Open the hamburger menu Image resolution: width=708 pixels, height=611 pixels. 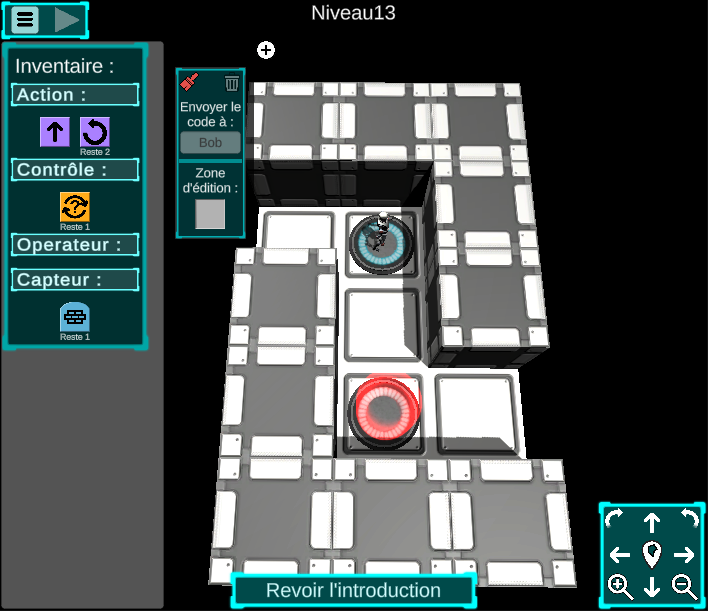click(x=25, y=19)
